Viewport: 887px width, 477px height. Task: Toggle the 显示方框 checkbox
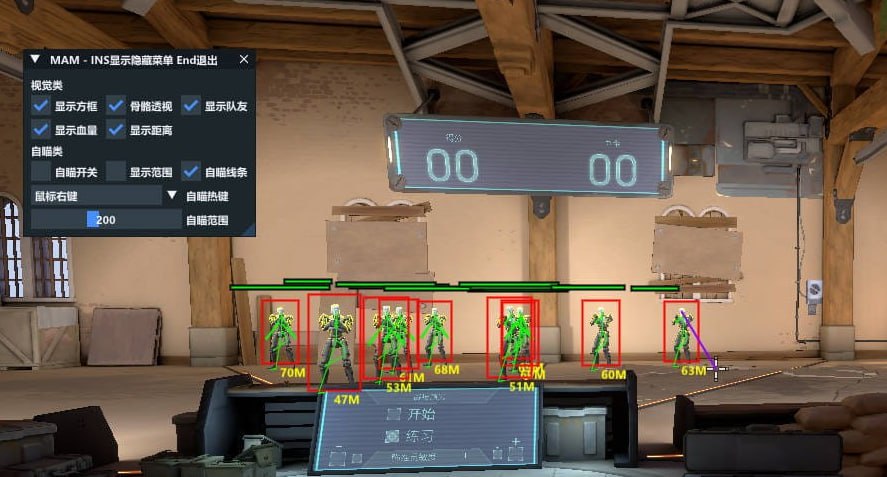click(x=41, y=106)
